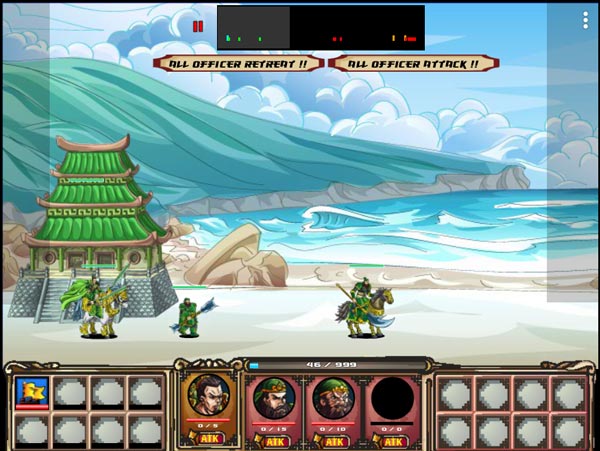
Task: Order all officers to retreat
Action: click(239, 63)
